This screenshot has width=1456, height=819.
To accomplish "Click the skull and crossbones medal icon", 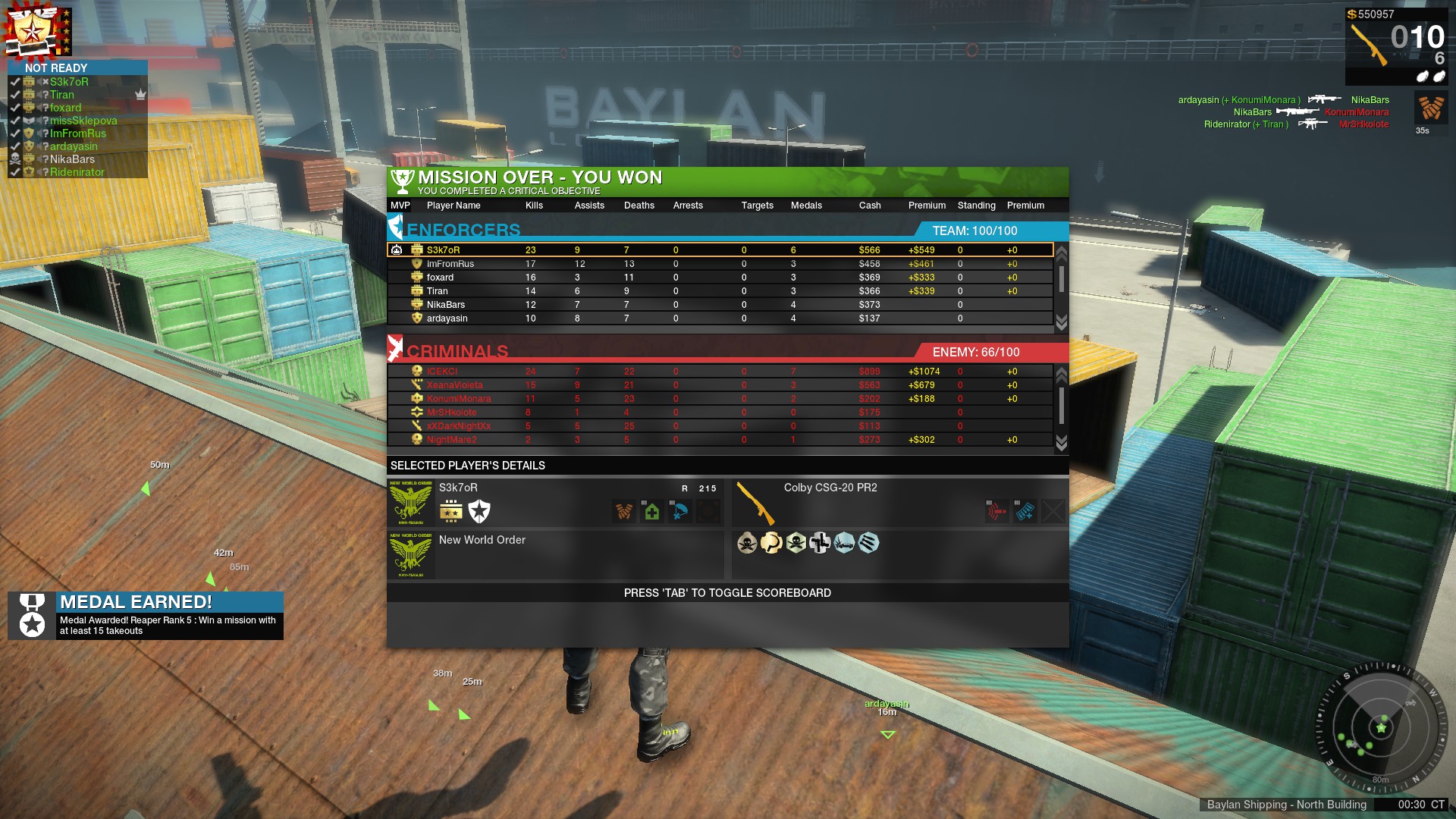I will click(747, 543).
